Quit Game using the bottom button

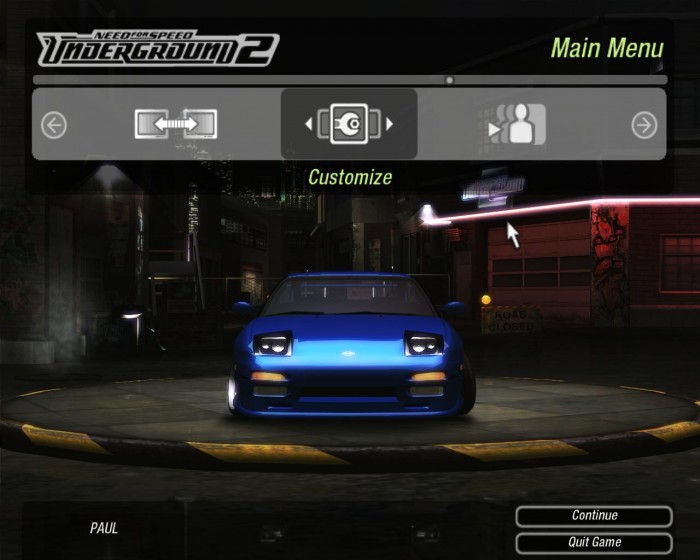tap(594, 542)
